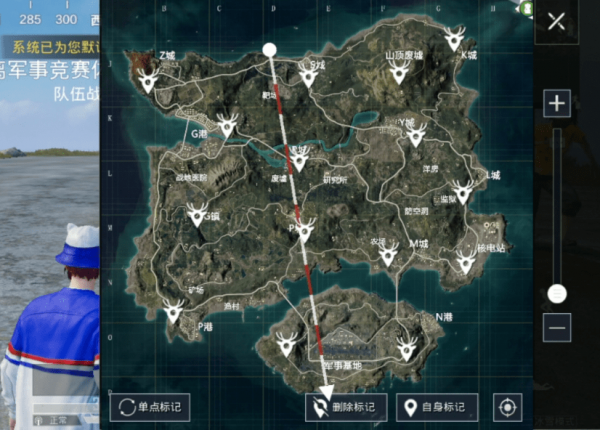Choose the Y城 deer marker
Viewport: 600px width, 430px height.
[416, 133]
